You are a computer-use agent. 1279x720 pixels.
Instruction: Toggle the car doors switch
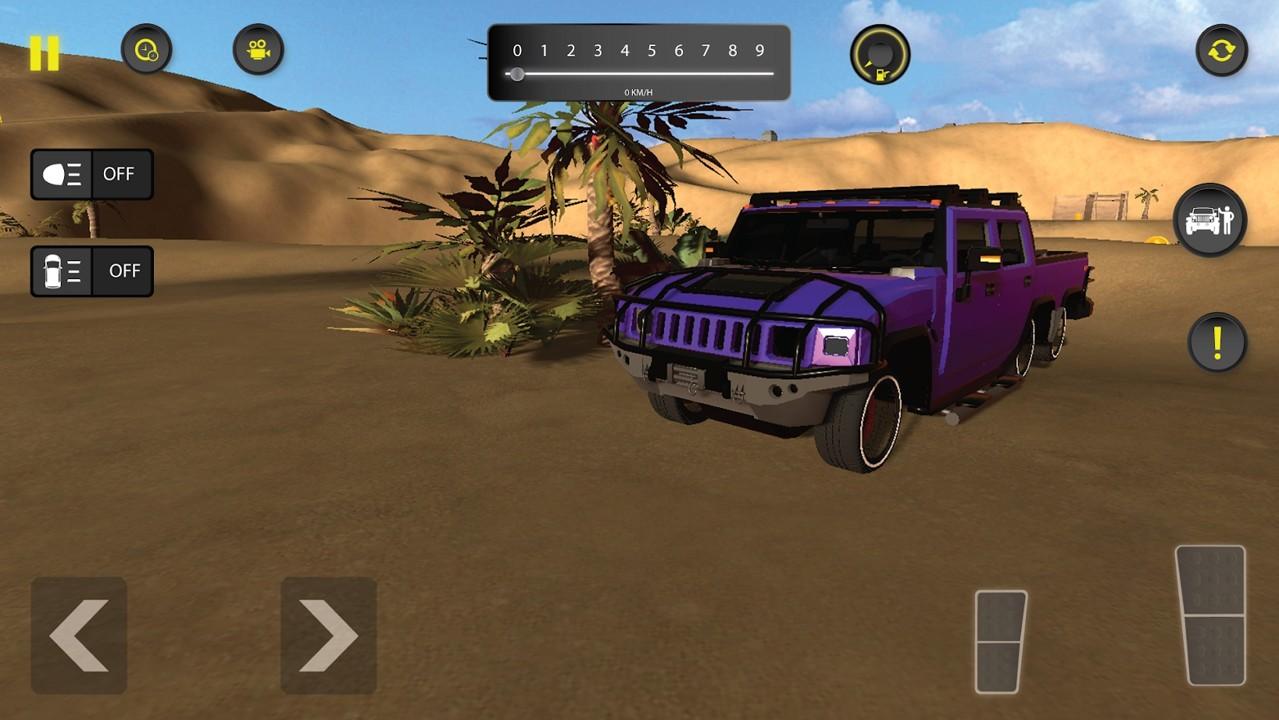[x=92, y=271]
